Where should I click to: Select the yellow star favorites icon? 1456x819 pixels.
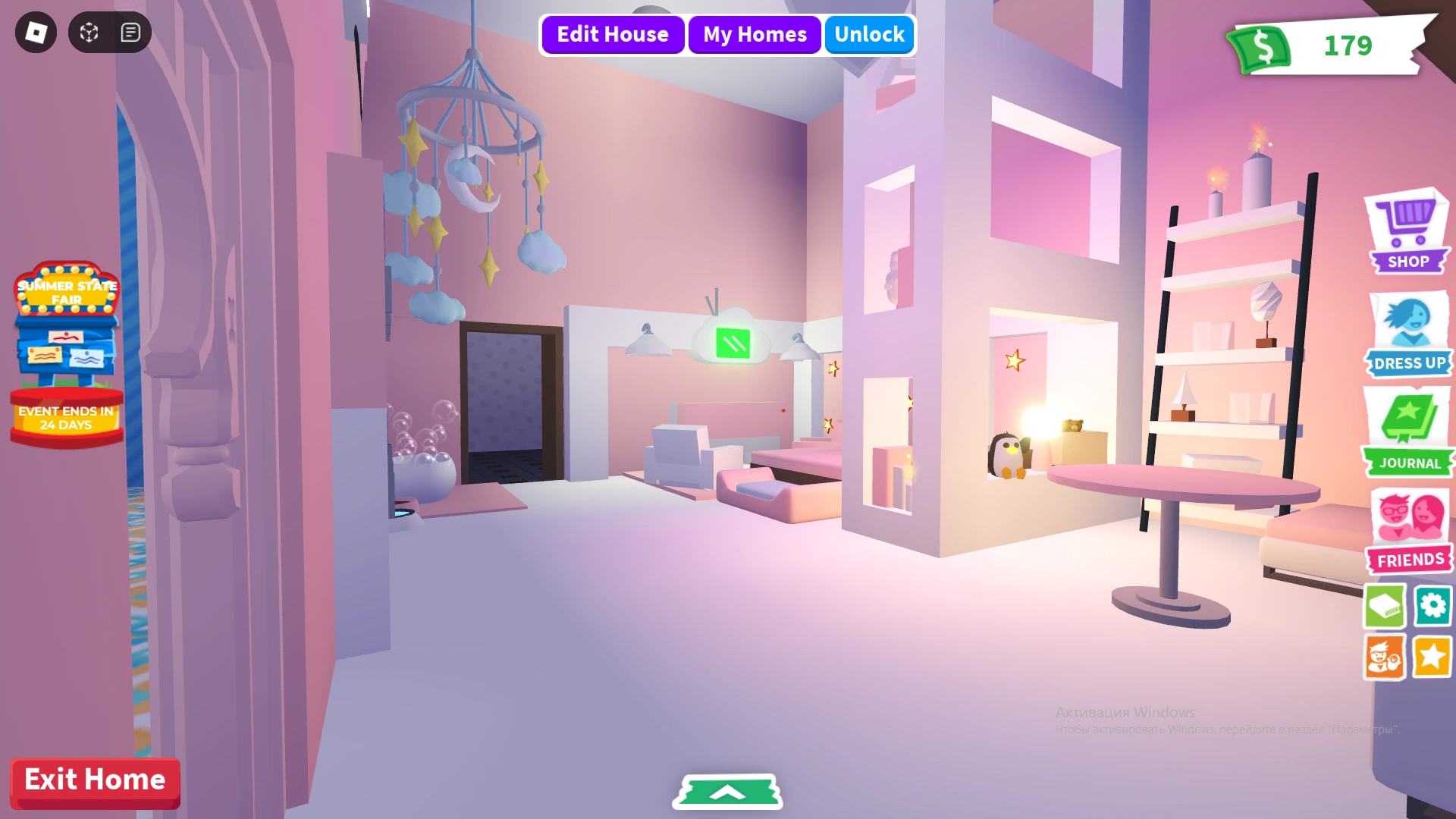[x=1432, y=656]
